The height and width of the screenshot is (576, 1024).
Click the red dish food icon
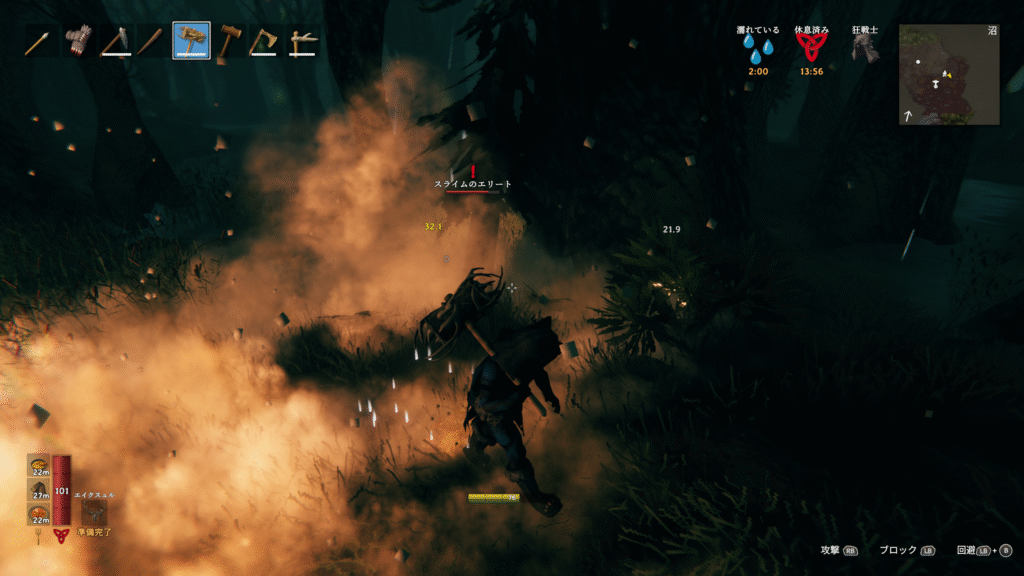(39, 513)
